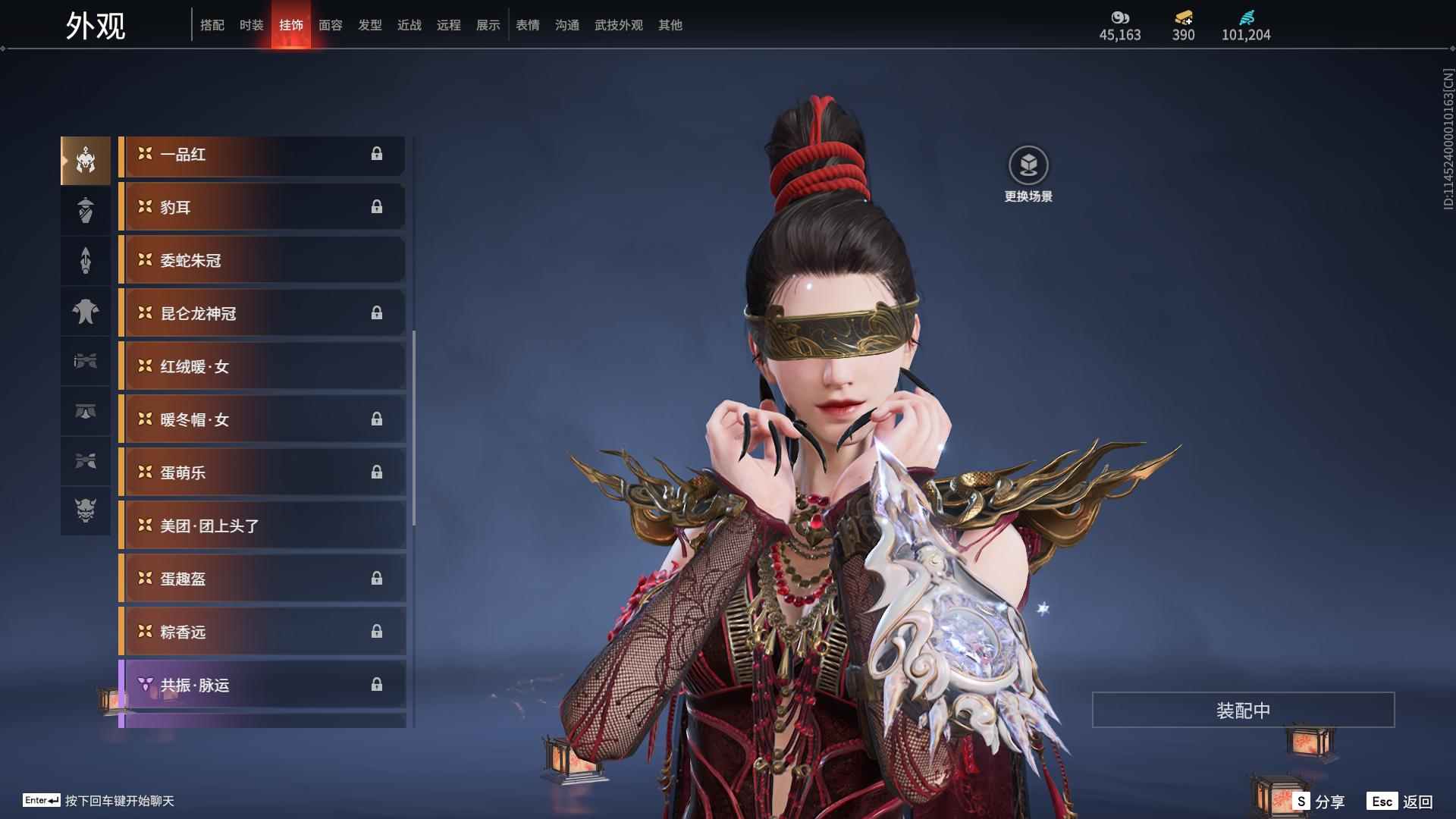The image size is (1456, 819).
Task: Choose the 一品红 accessory
Action: [262, 155]
